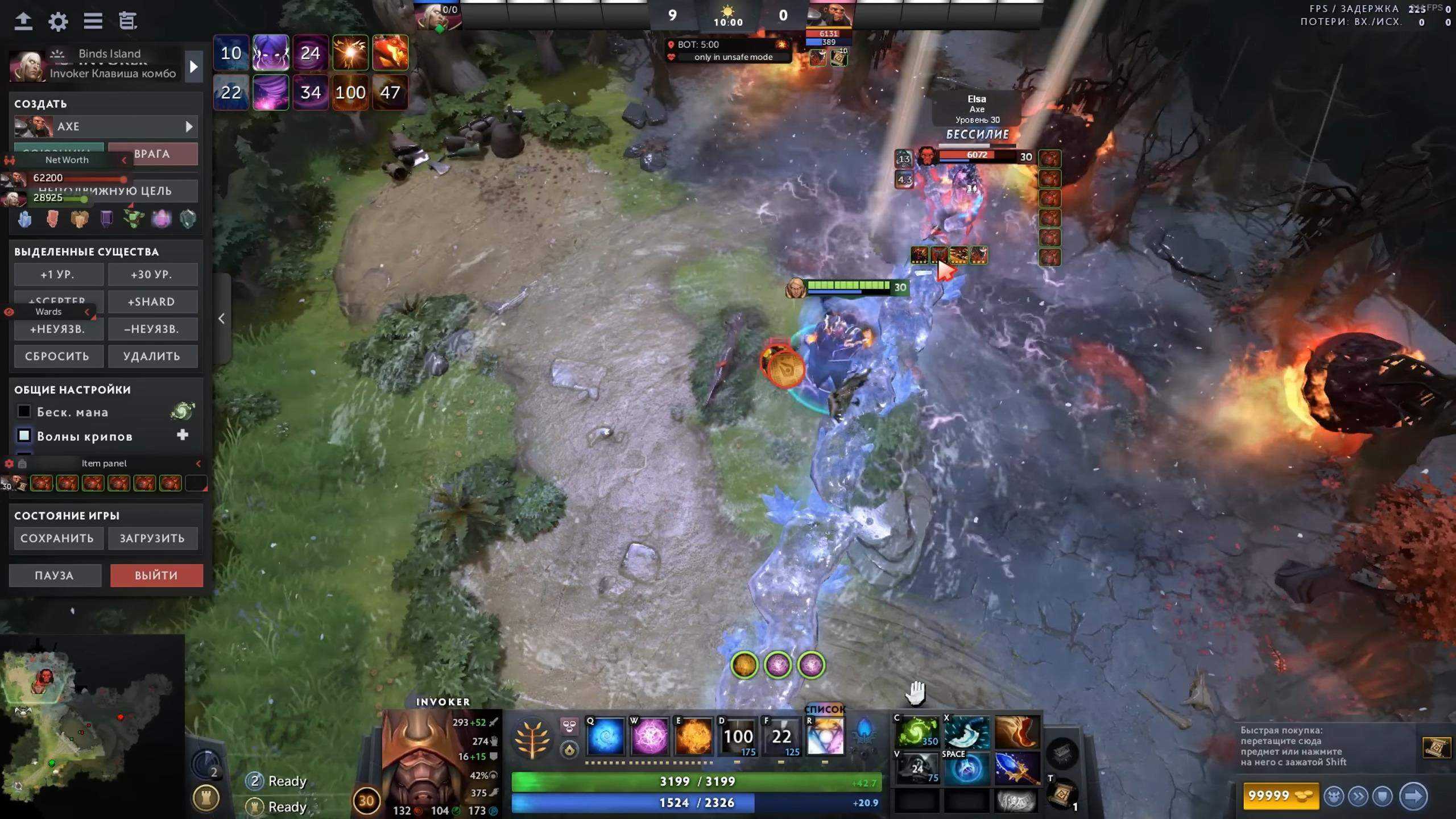Exit the demo with ВЫЙТИ

(156, 576)
